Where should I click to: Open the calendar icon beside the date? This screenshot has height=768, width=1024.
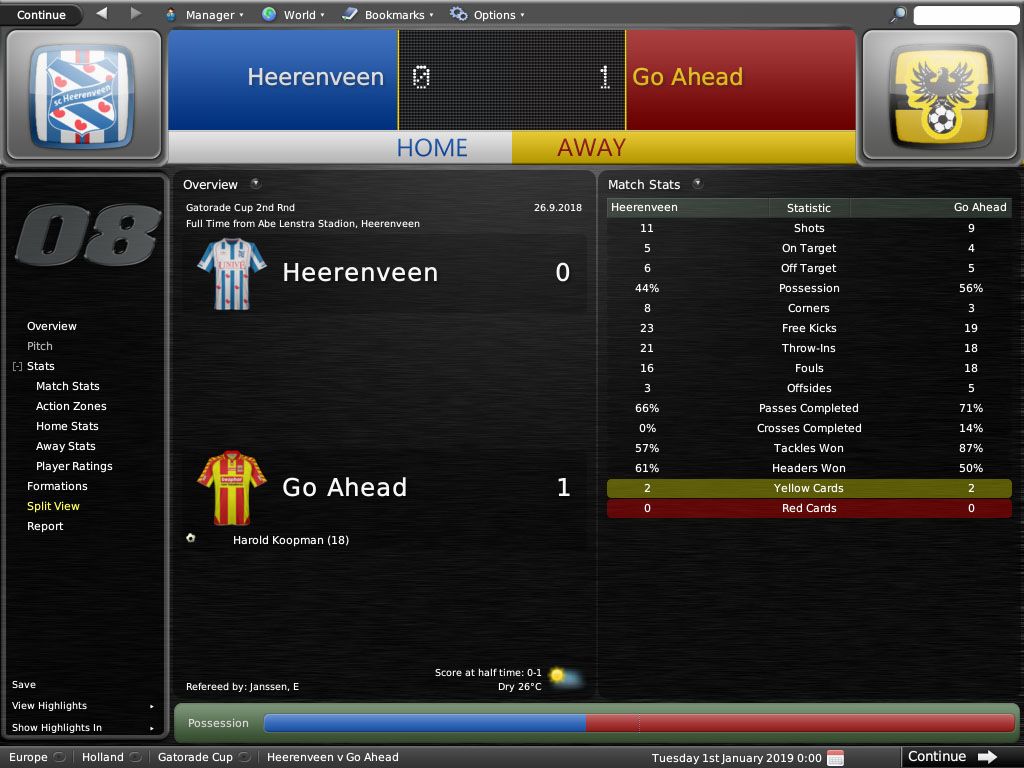pos(836,757)
